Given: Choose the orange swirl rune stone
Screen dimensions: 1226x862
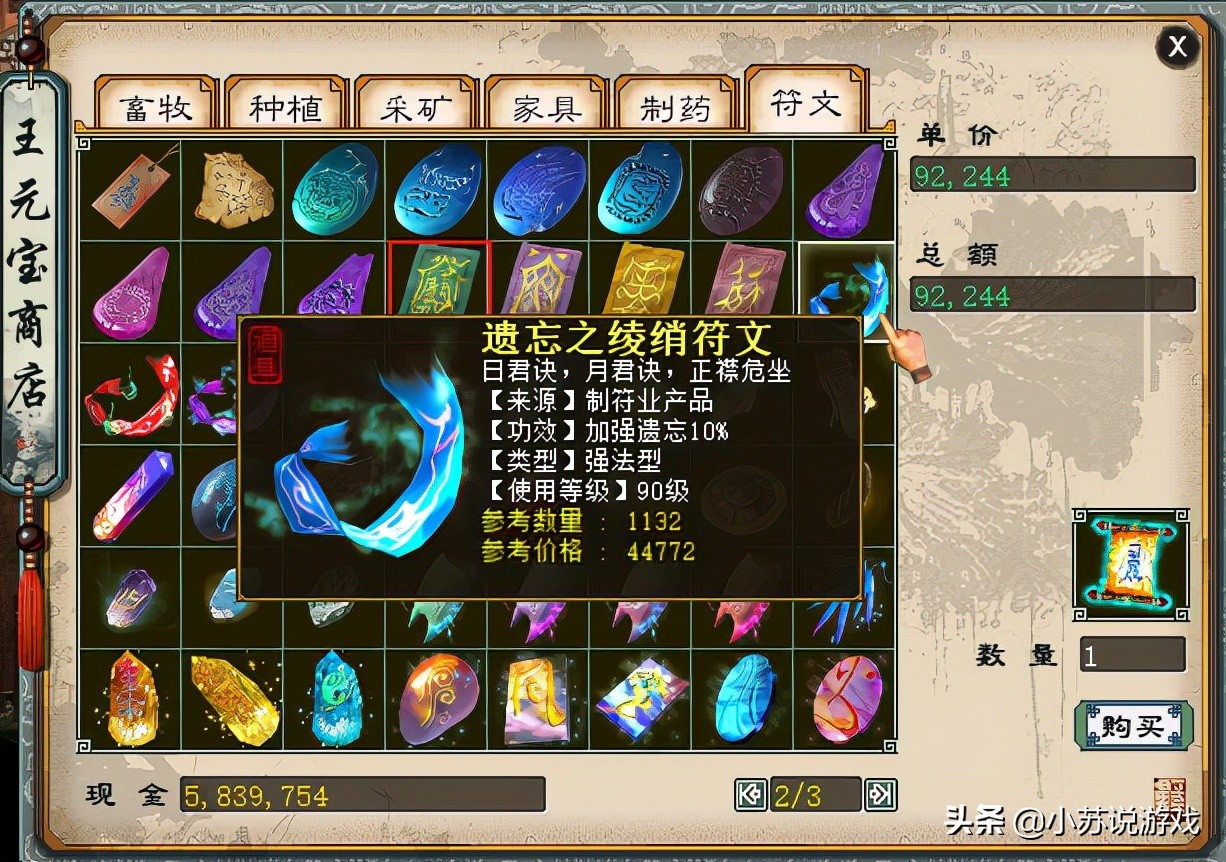Looking at the screenshot, I should tap(438, 697).
